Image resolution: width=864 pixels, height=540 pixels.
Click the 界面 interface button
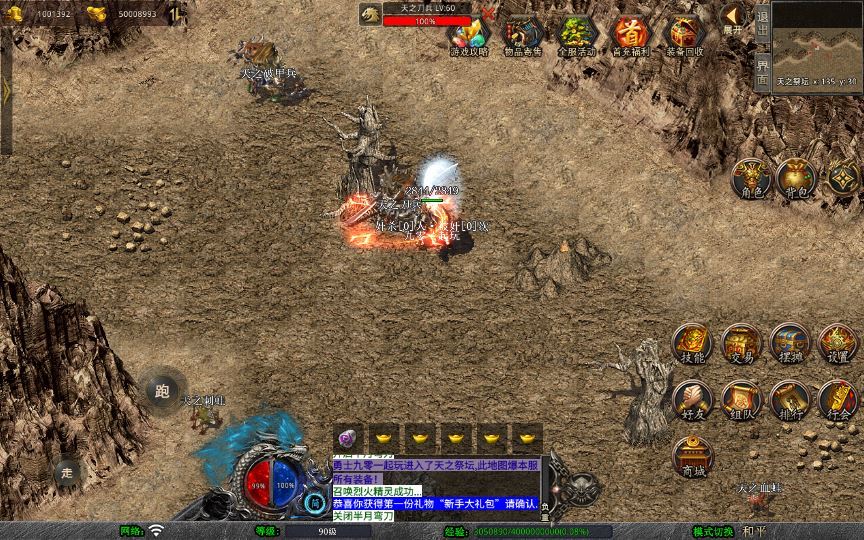tap(762, 70)
